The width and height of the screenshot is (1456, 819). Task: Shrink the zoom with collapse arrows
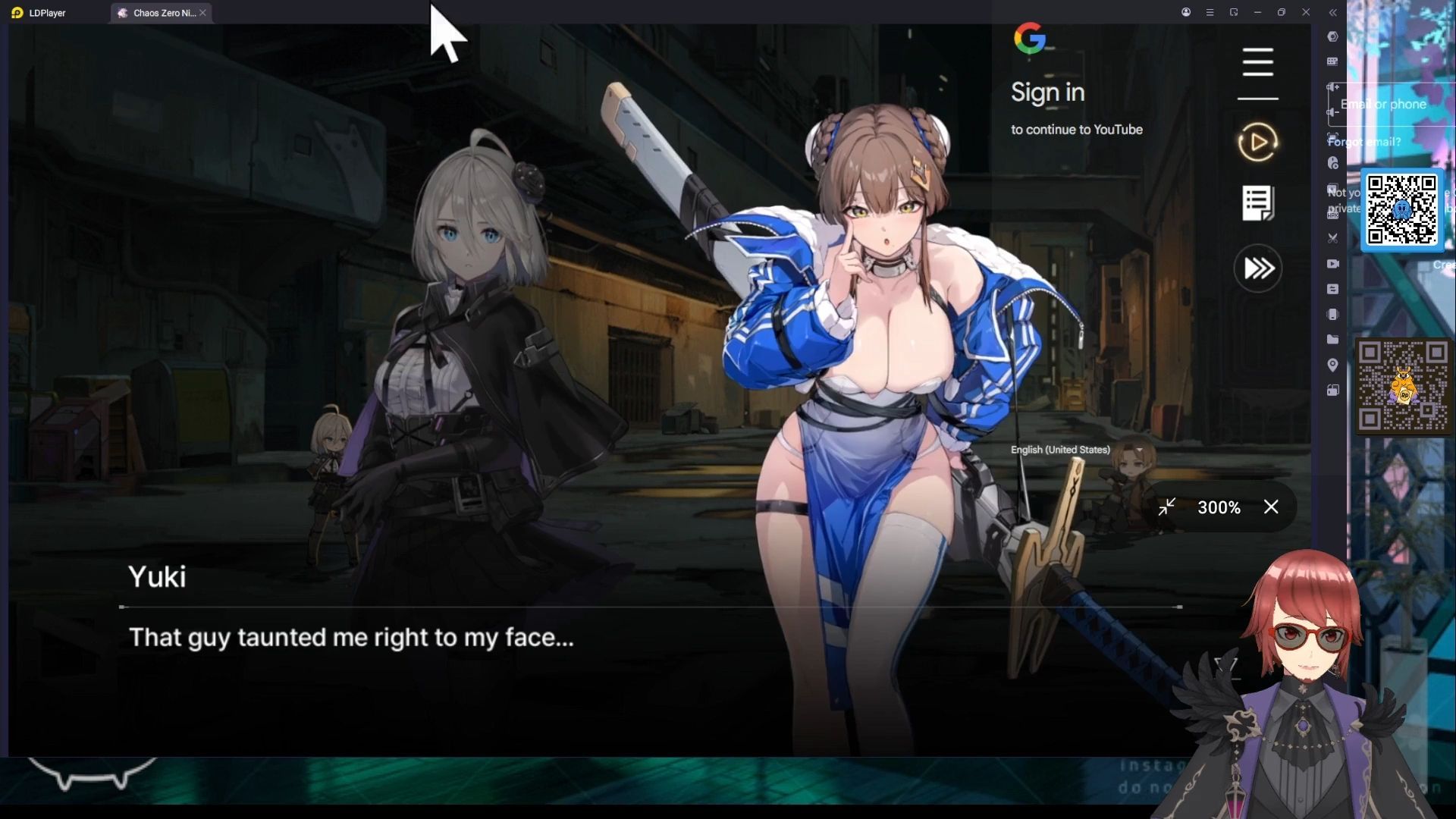(1166, 507)
